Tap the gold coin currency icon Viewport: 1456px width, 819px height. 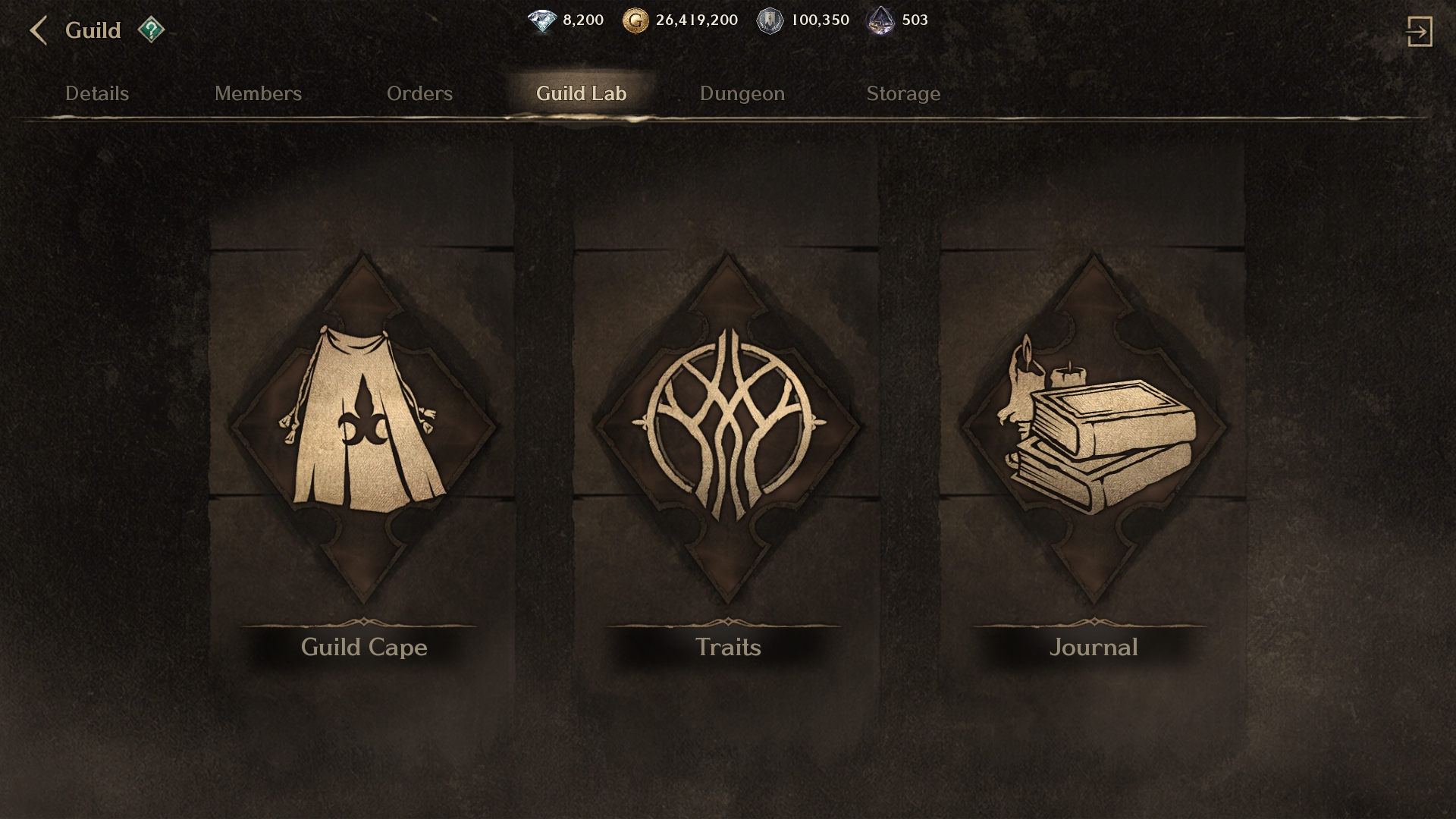point(635,20)
